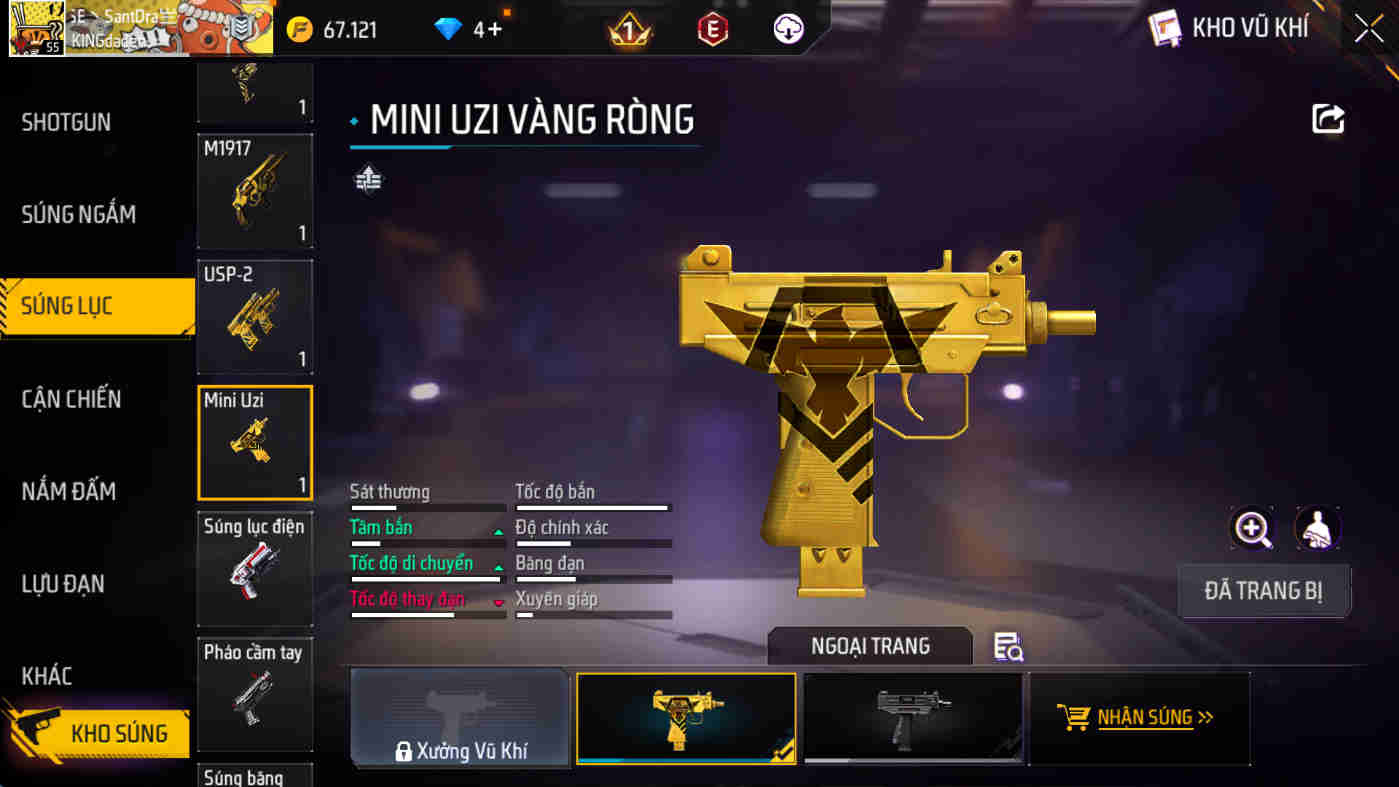Viewport: 1399px width, 787px height.
Task: Close the weapon vault screen
Action: pyautogui.click(x=1369, y=29)
